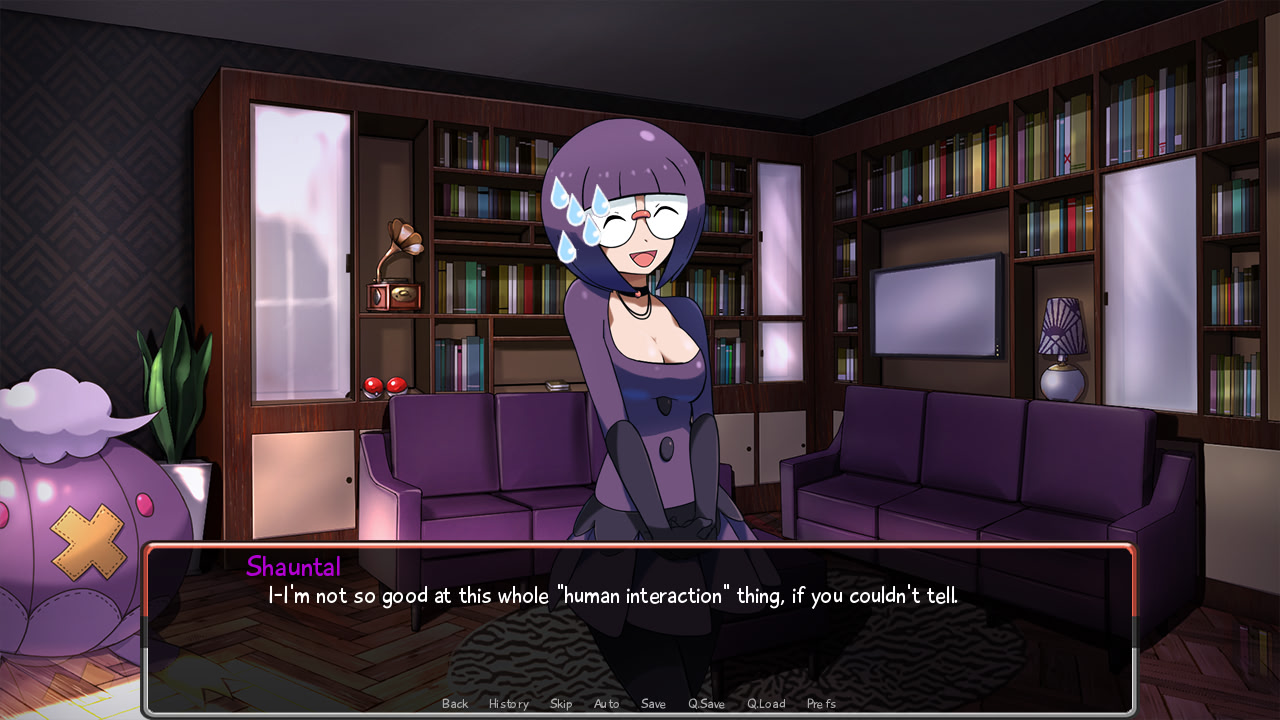Screen dimensions: 1280x720
Task: Open the dialogue History log
Action: click(508, 704)
